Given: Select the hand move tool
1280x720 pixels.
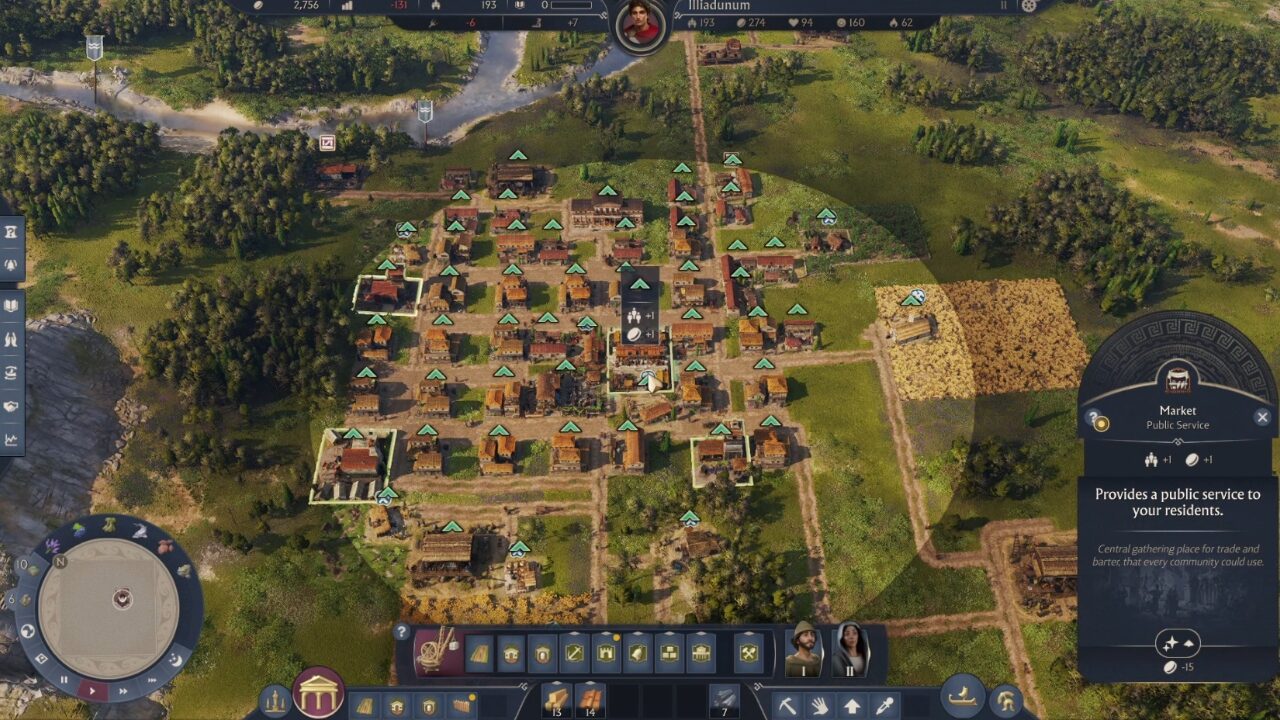Looking at the screenshot, I should coord(819,705).
